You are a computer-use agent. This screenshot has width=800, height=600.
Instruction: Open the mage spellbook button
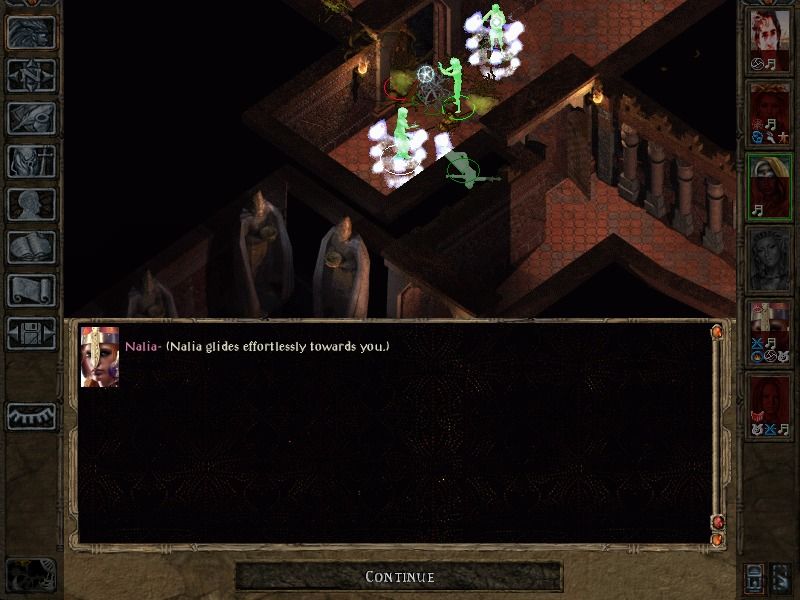pyautogui.click(x=31, y=247)
